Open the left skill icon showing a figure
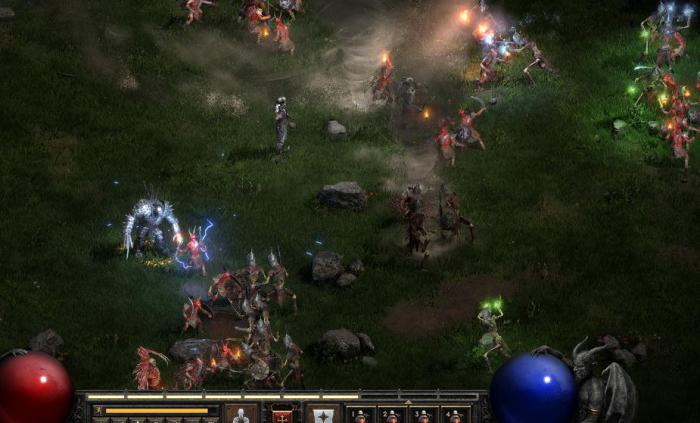 (x=238, y=414)
